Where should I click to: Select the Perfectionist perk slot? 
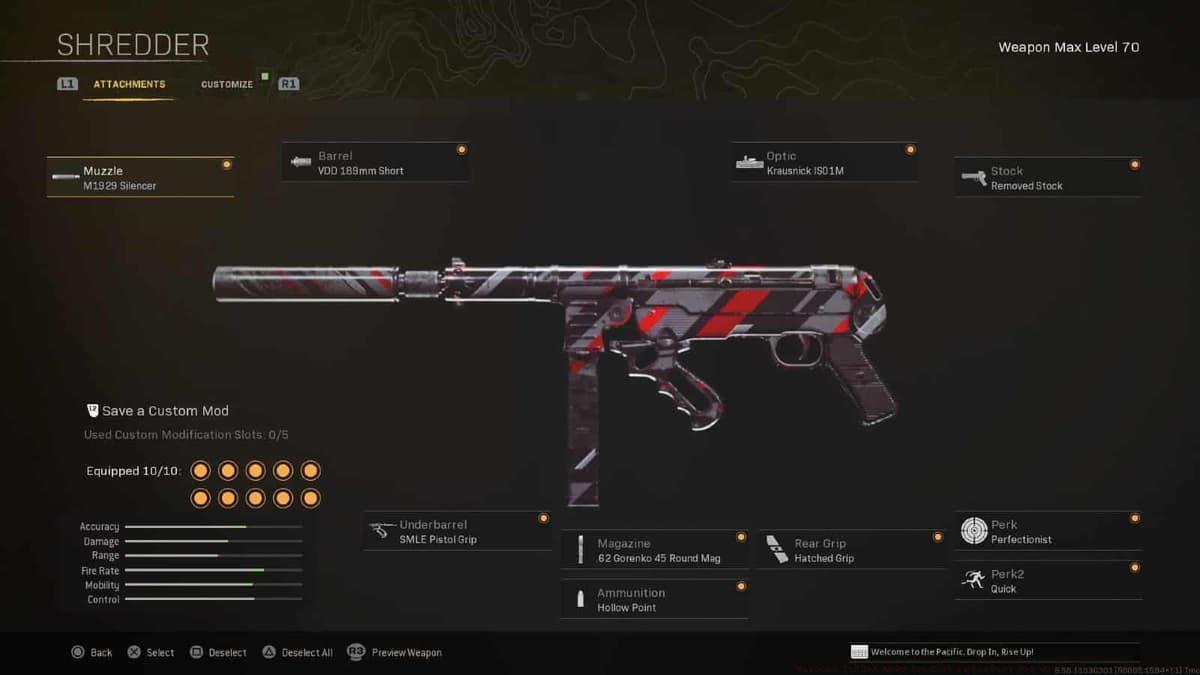tap(1047, 532)
